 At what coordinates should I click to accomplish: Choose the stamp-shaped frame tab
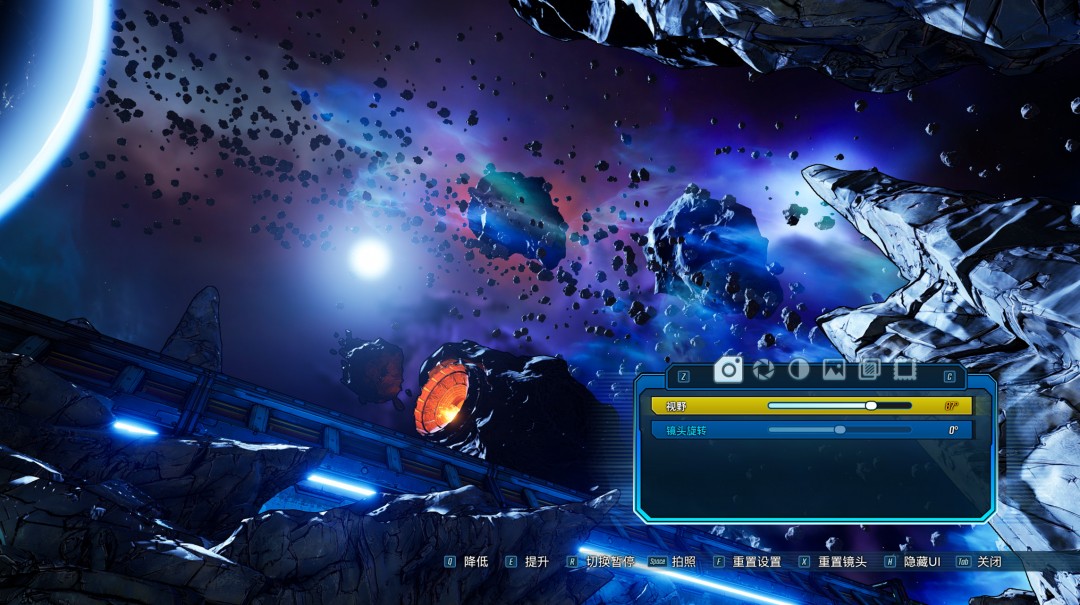click(904, 370)
